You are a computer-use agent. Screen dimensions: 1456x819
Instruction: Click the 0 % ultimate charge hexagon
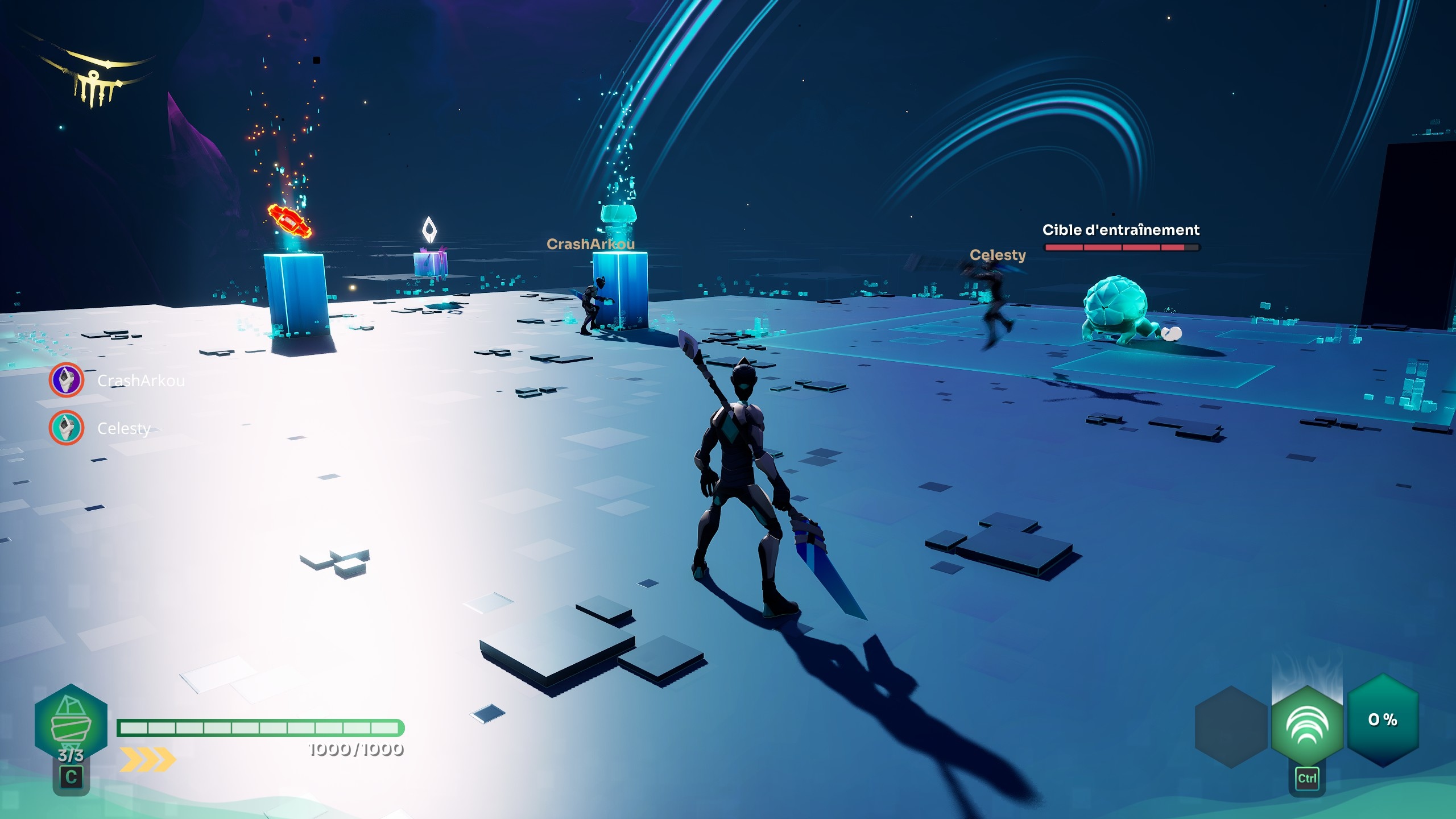click(x=1383, y=720)
